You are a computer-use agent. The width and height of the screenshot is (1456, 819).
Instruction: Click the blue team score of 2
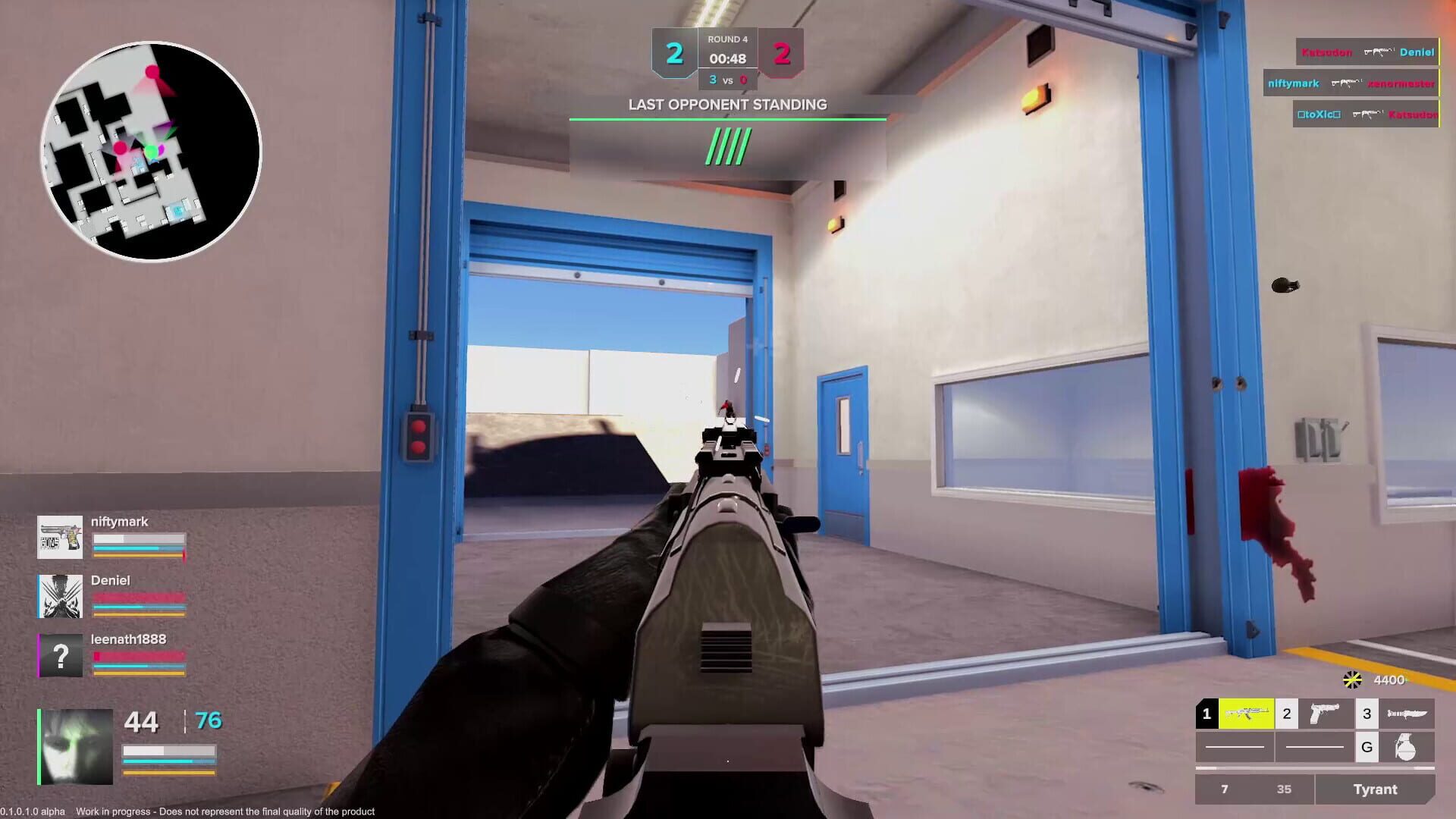673,52
